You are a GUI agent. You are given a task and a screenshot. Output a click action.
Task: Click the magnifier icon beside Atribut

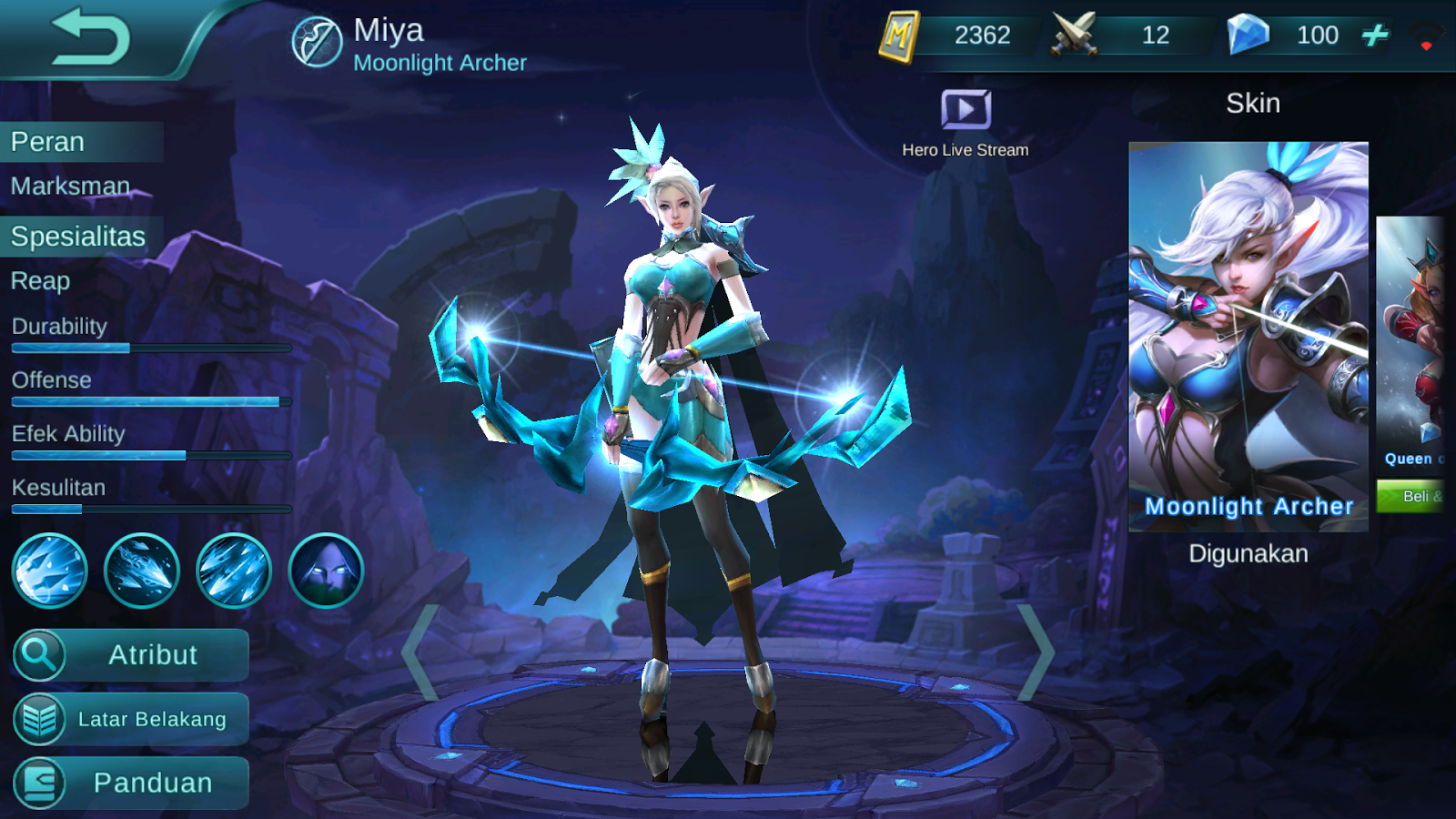point(40,654)
